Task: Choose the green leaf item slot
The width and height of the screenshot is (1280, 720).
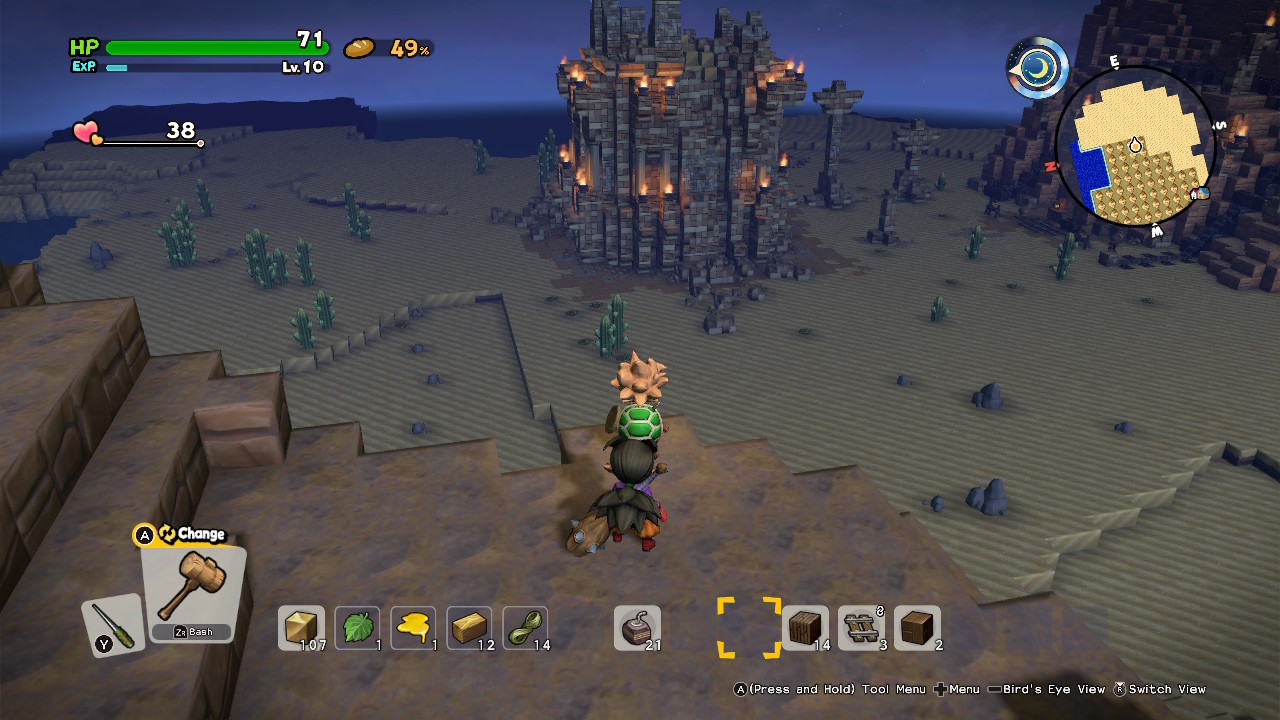Action: [x=357, y=628]
